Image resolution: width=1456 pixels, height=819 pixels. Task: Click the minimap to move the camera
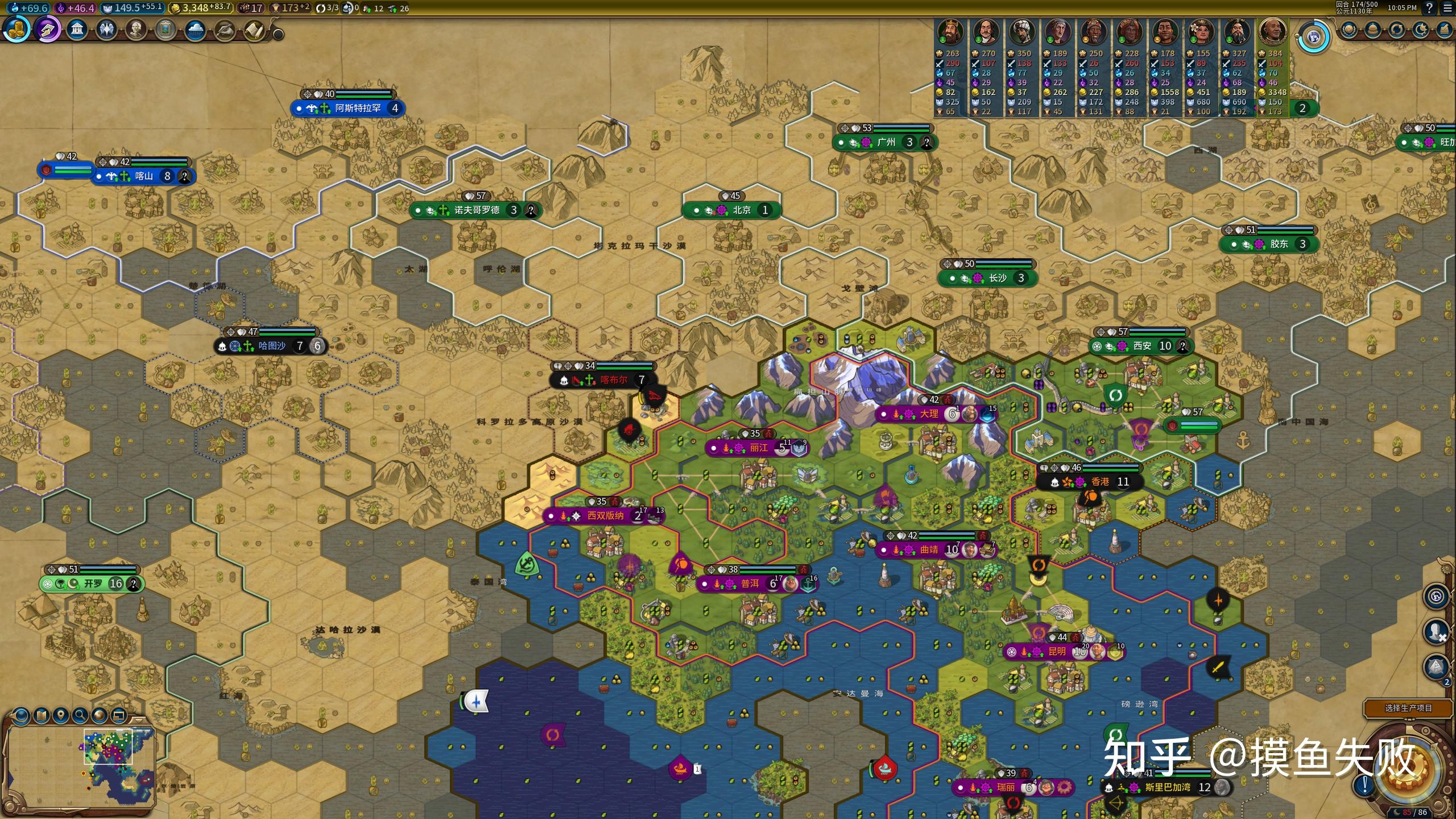coord(80,765)
